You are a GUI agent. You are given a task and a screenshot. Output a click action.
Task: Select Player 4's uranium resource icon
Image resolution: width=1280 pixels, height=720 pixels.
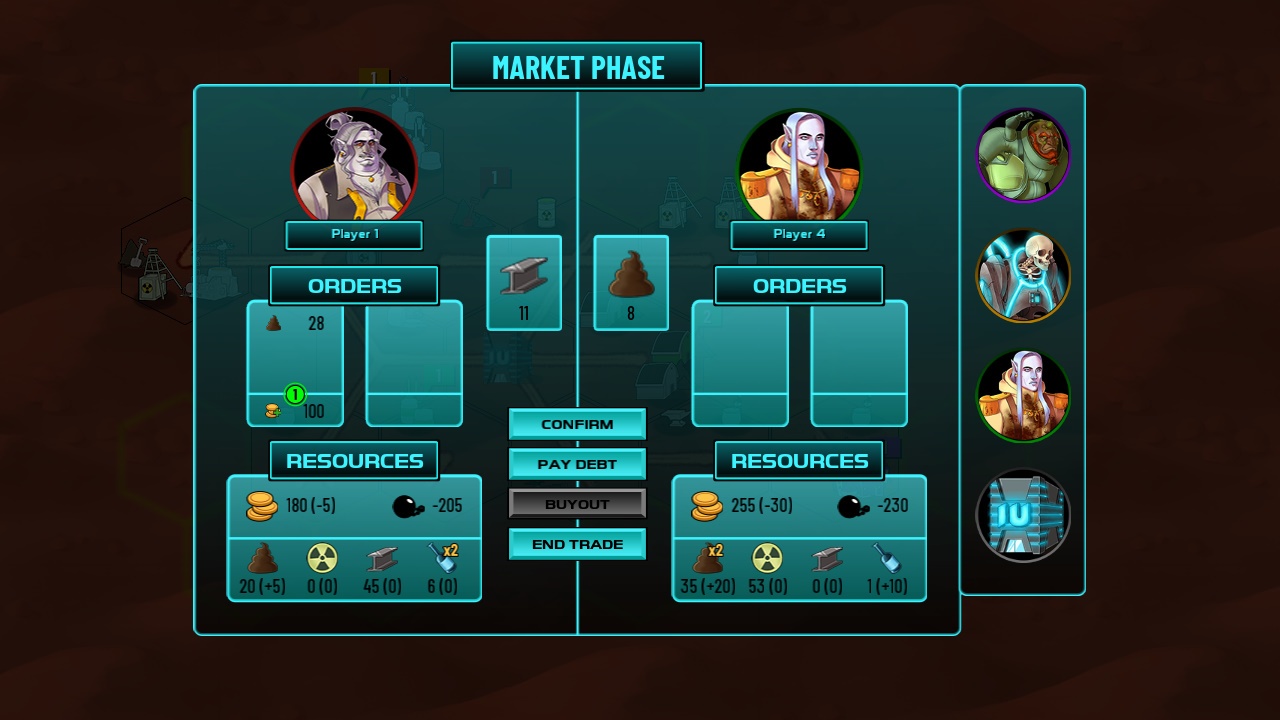[766, 559]
